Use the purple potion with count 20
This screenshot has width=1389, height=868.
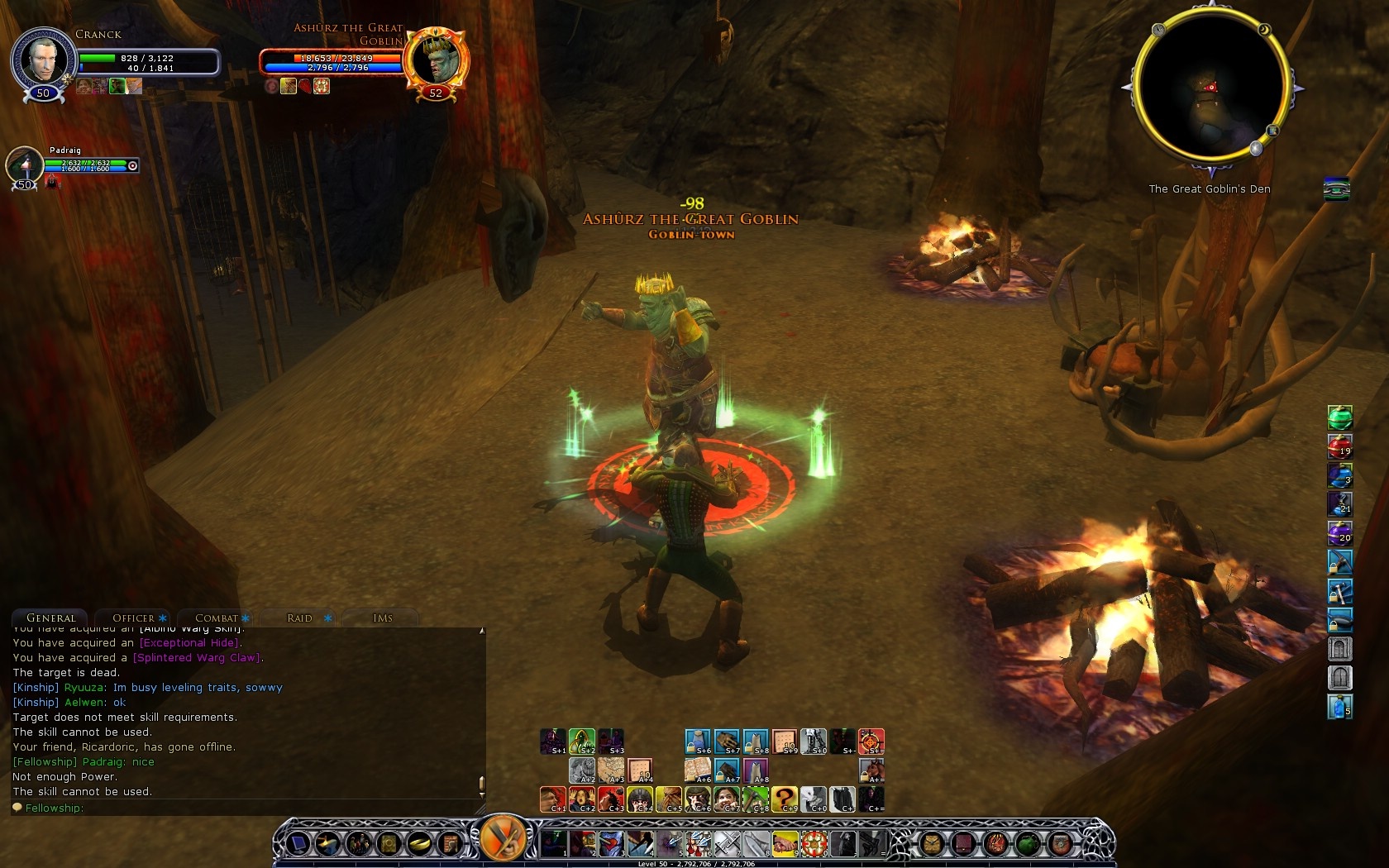[1339, 532]
